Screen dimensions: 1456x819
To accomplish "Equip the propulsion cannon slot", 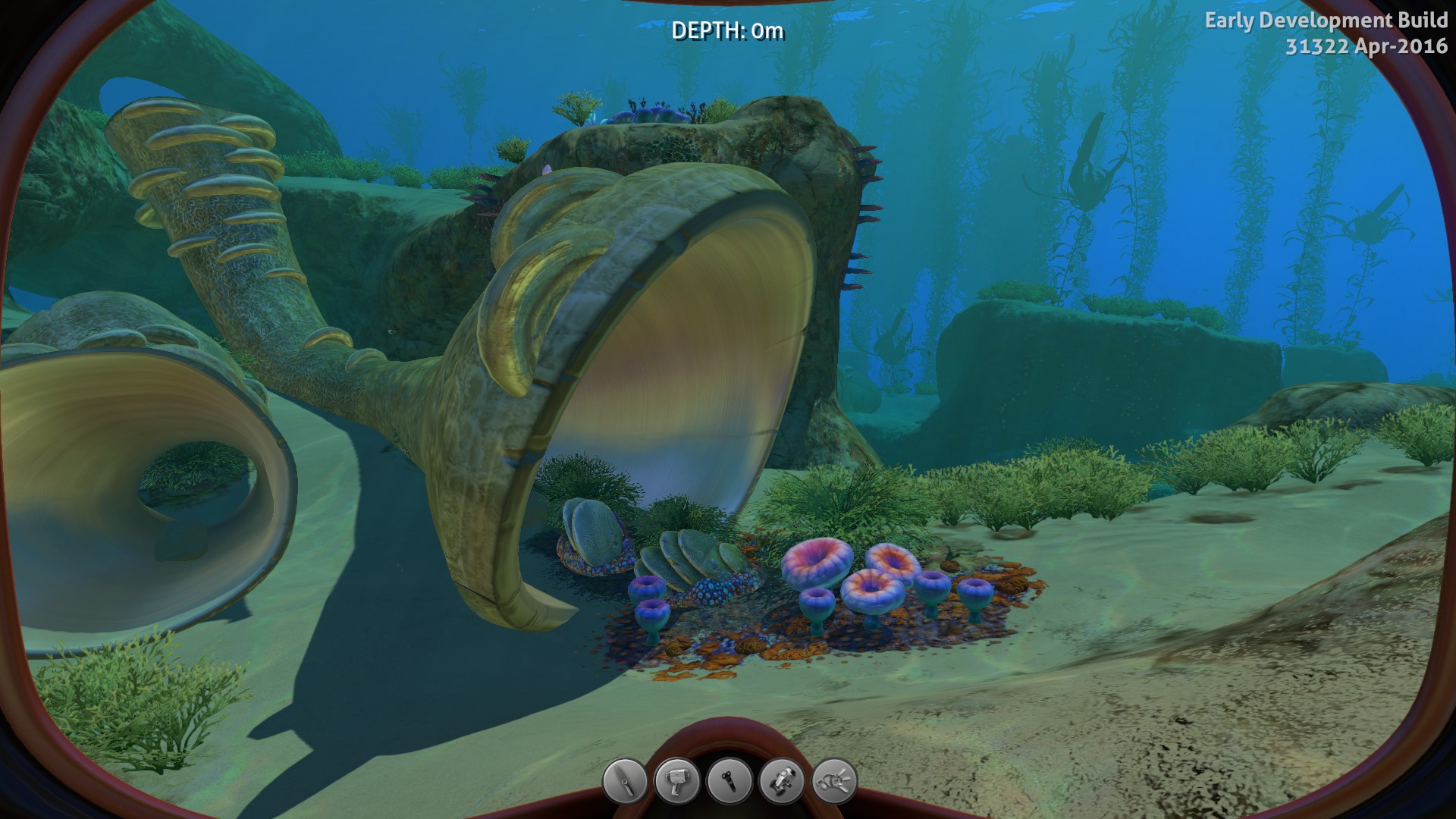I will 834,780.
